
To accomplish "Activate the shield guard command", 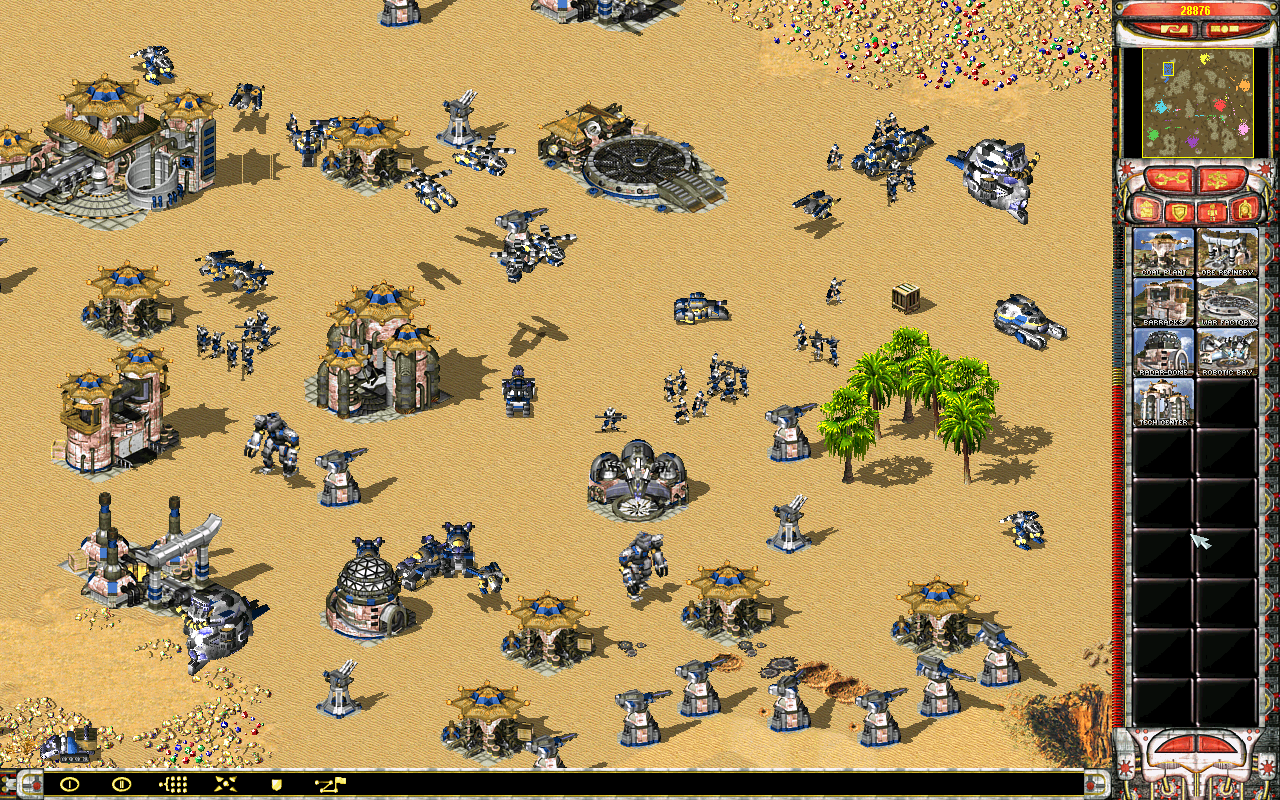I will (278, 784).
